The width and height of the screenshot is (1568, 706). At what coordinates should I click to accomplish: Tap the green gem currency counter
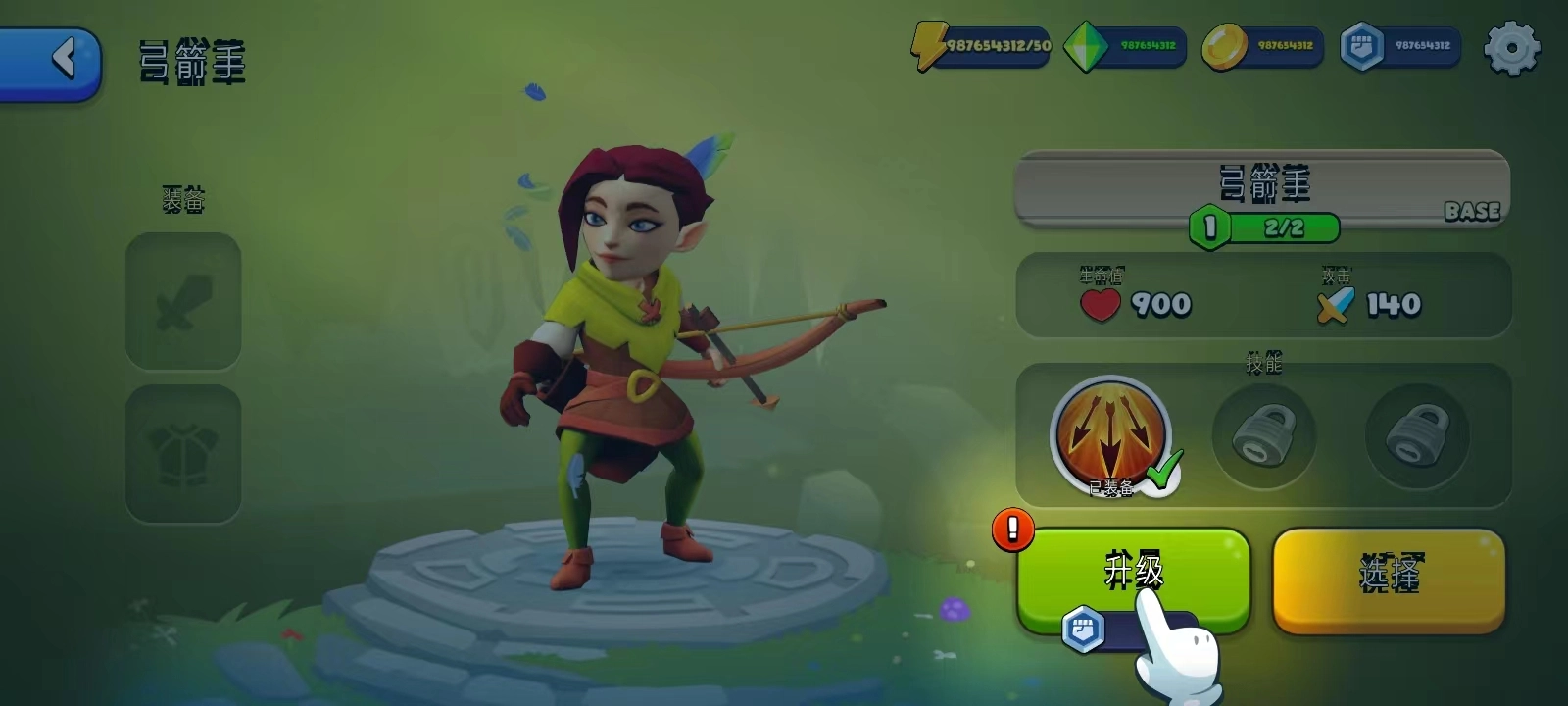1125,46
